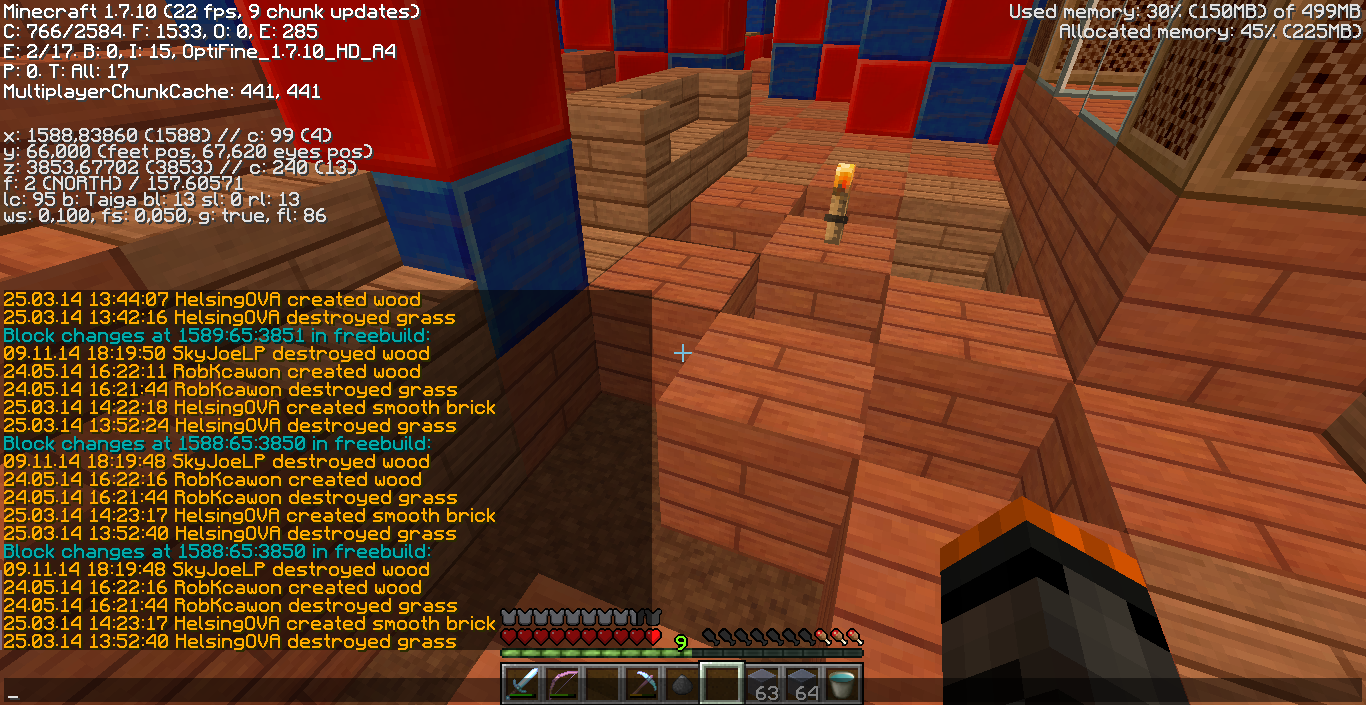Choose the diamond pickaxe in the hotbar

tap(642, 684)
